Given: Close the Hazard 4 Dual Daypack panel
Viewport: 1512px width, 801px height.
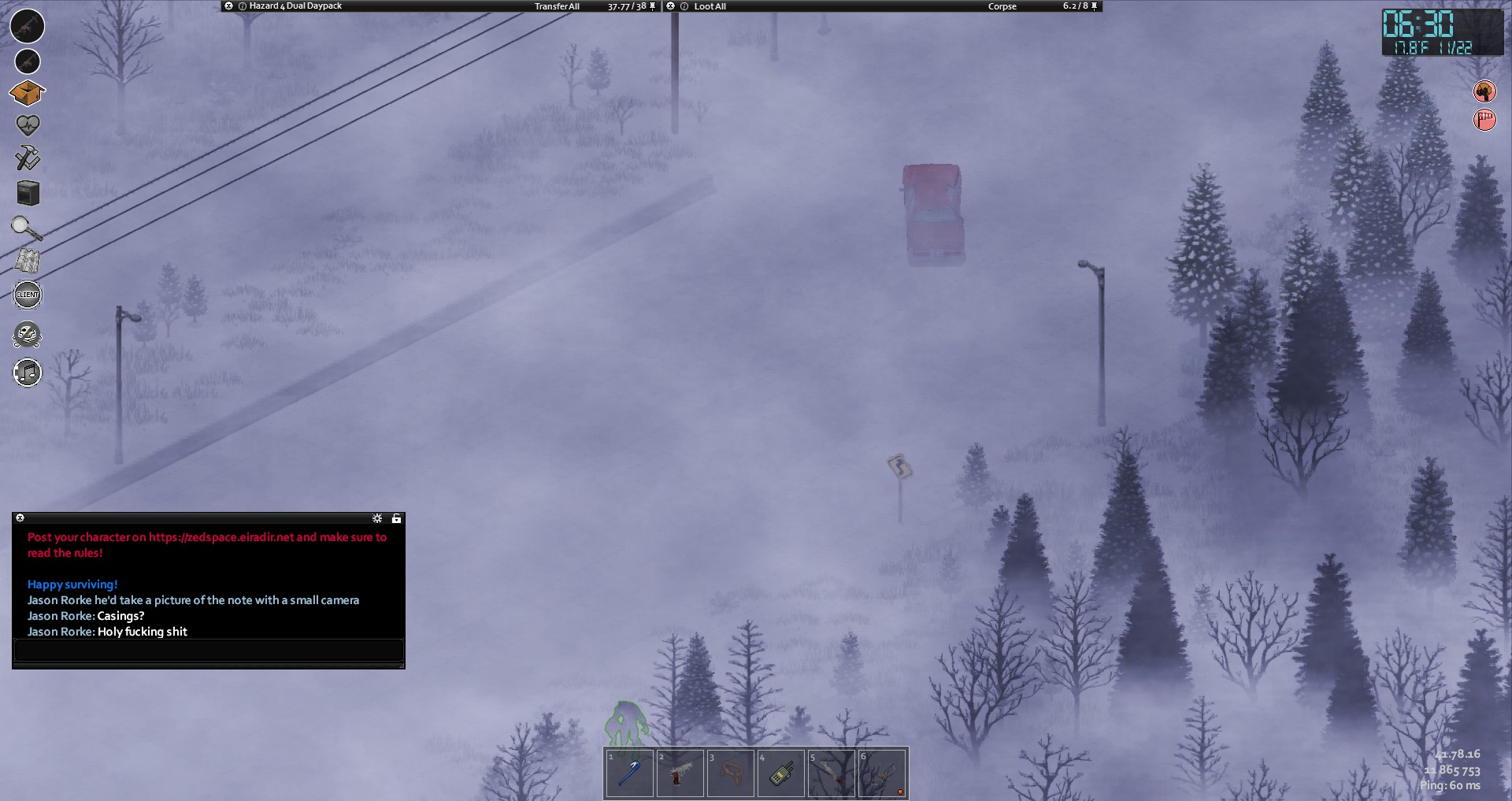Looking at the screenshot, I should pos(228,6).
